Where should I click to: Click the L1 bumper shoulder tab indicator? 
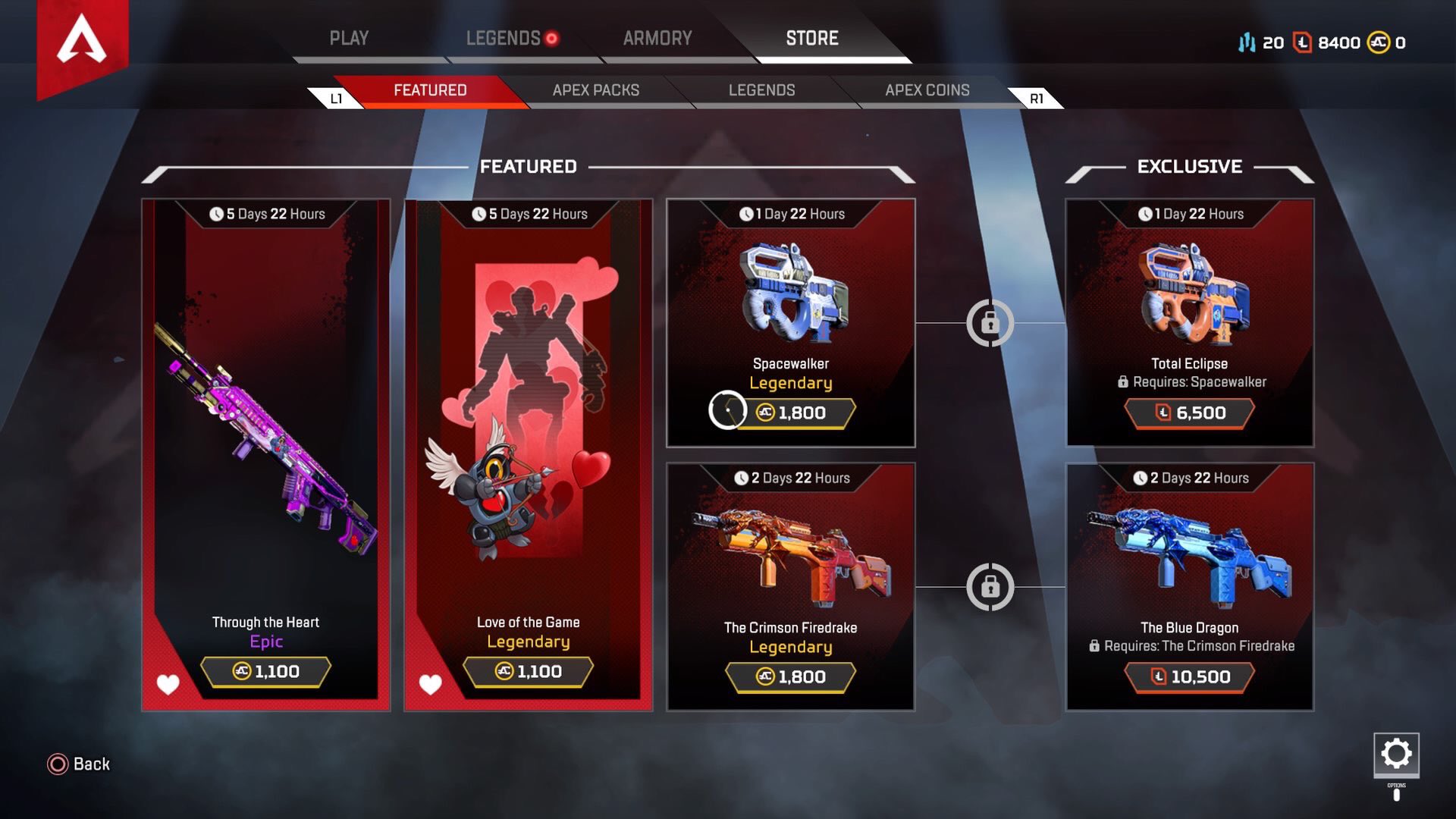[x=336, y=99]
